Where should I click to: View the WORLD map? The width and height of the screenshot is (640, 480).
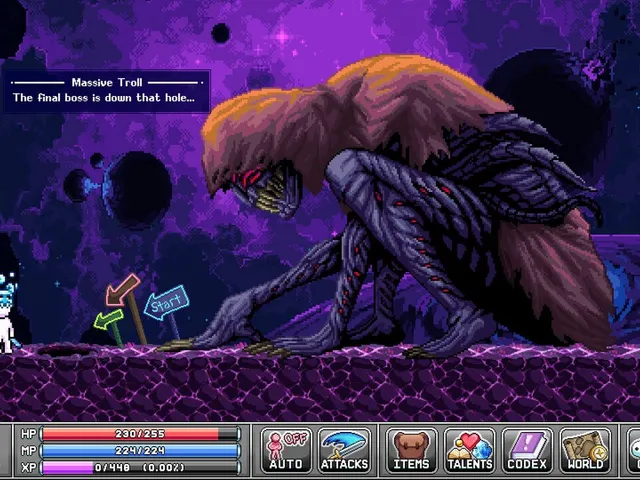585,450
